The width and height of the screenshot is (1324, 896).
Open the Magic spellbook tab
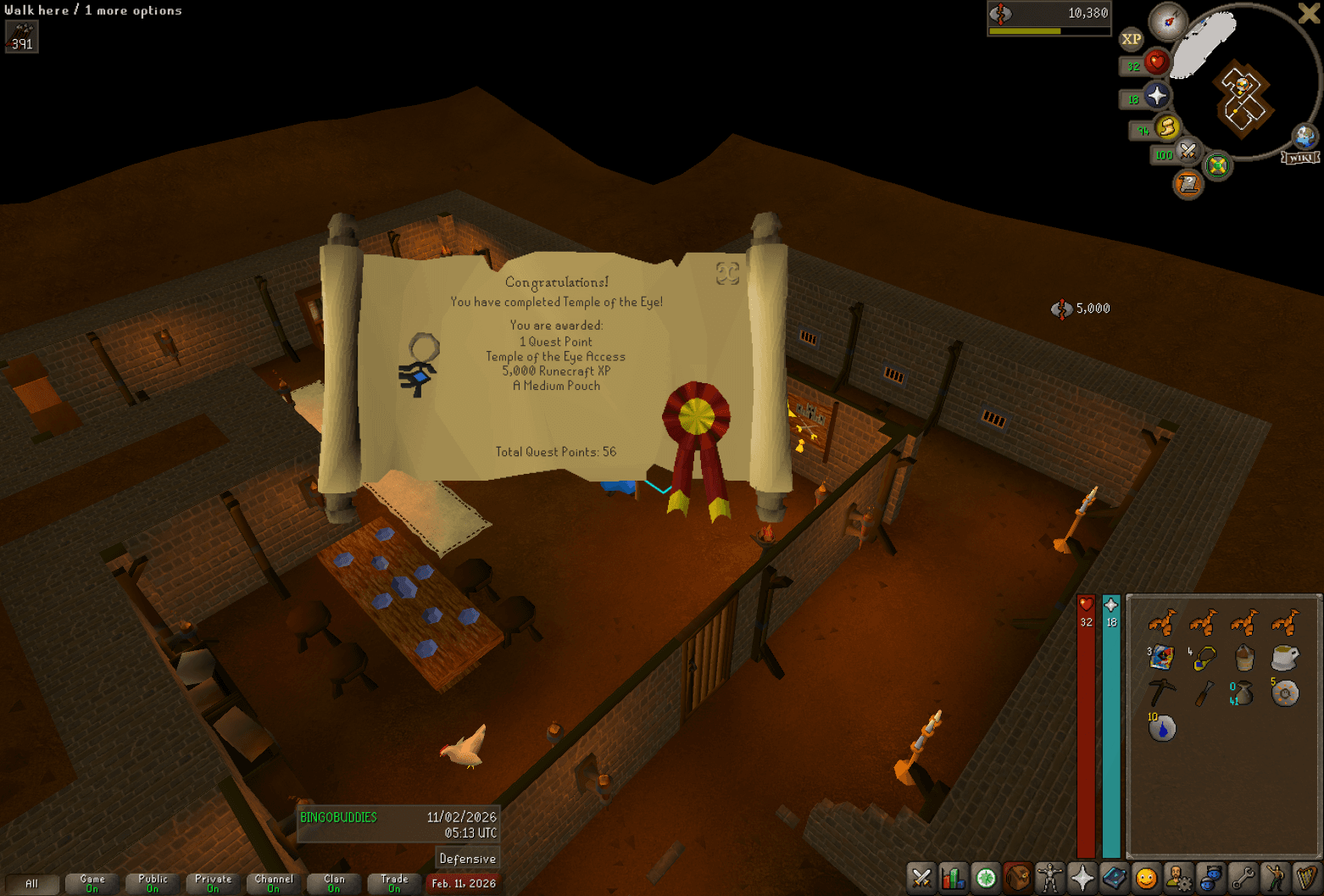tap(1114, 879)
